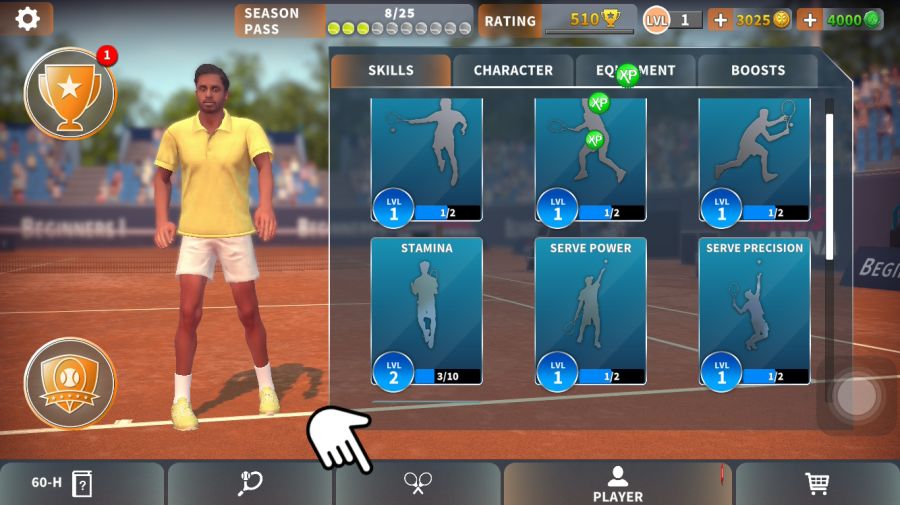This screenshot has width=900, height=505.
Task: View the Rating trophy panel
Action: tap(556, 20)
